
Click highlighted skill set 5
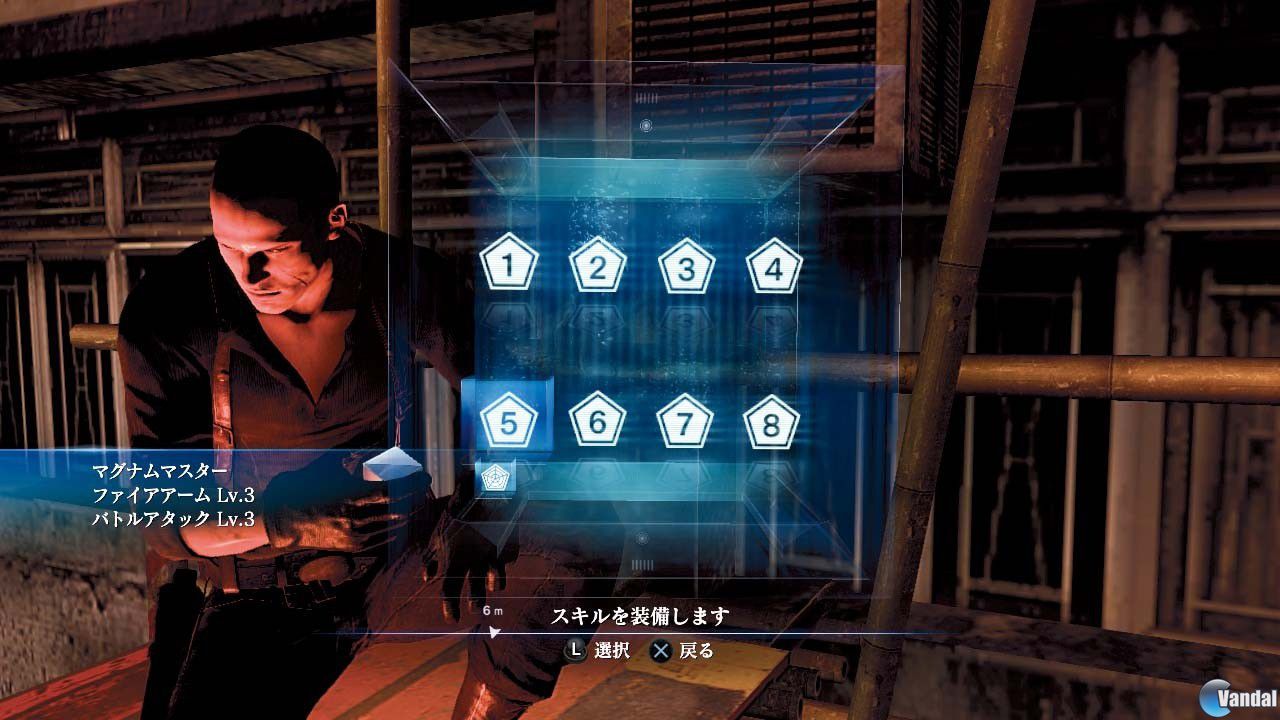pyautogui.click(x=509, y=422)
